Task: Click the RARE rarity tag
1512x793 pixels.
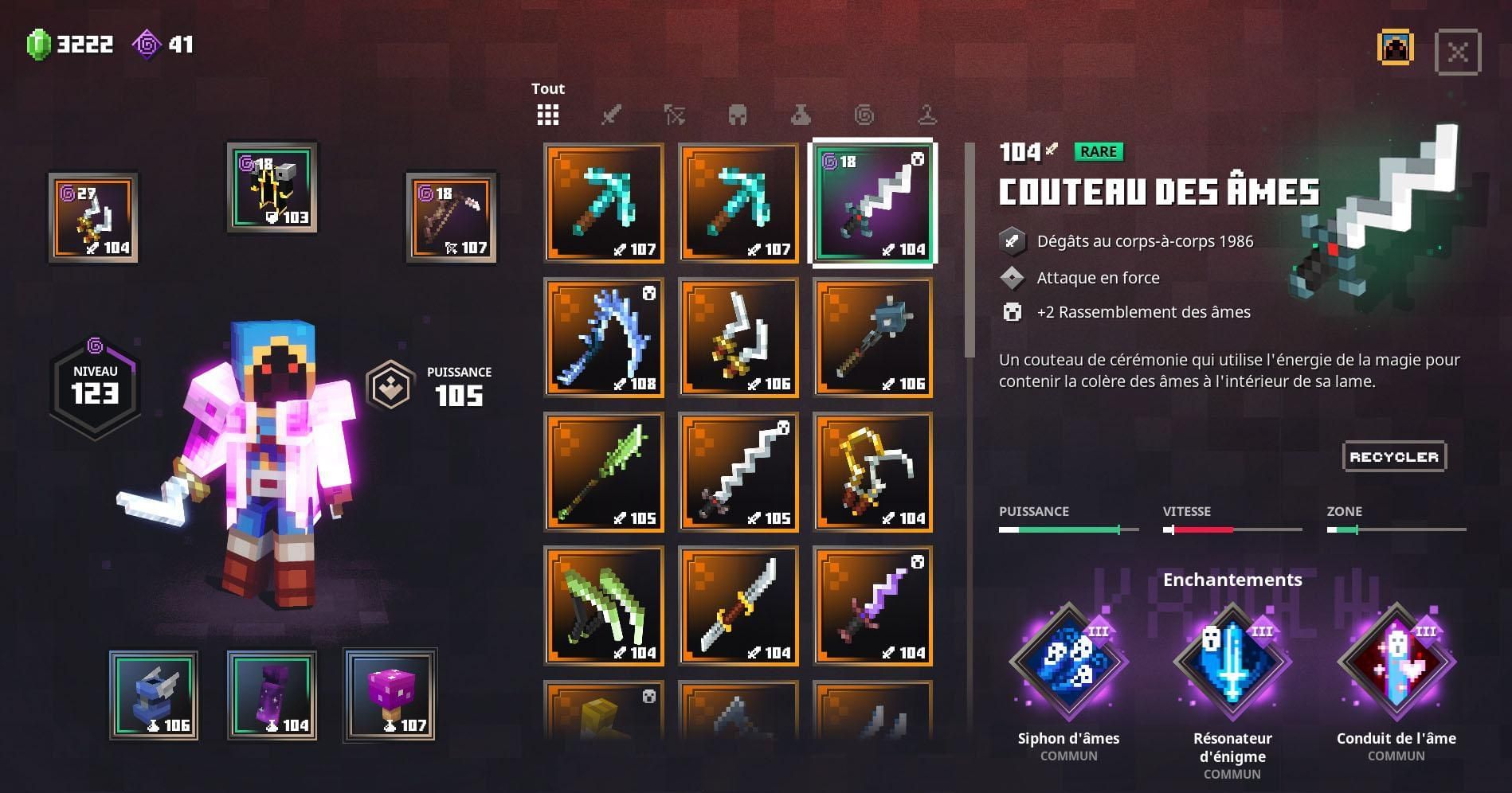Action: pos(1099,150)
